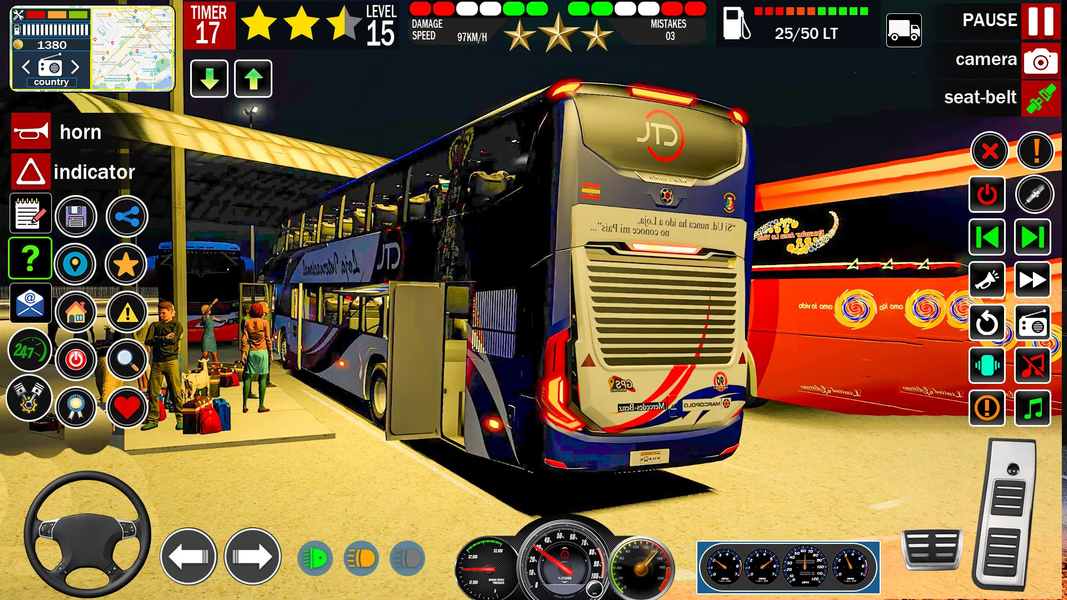Go to the home icon
Image resolution: width=1067 pixels, height=600 pixels.
pos(75,311)
